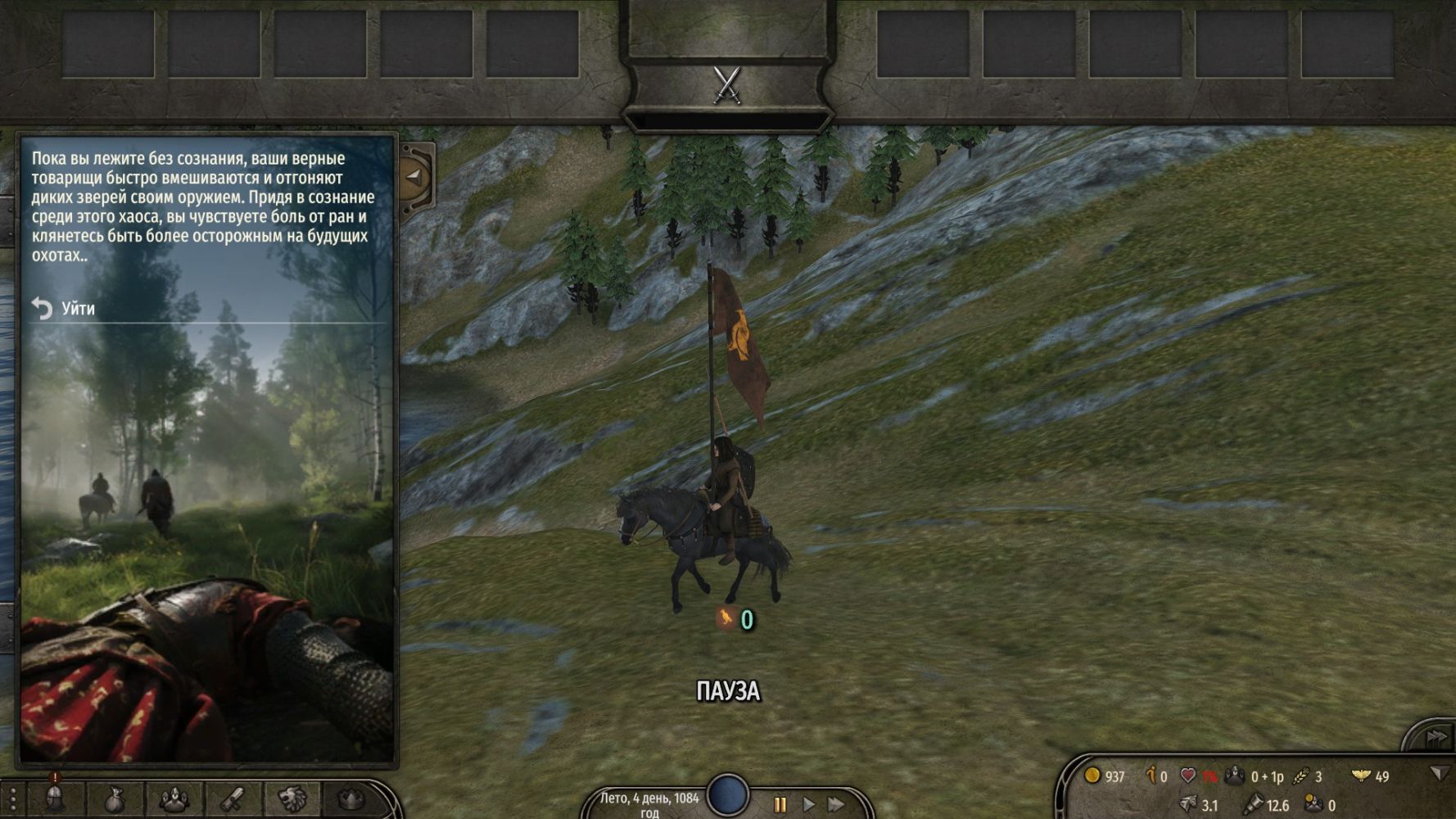Viewport: 1456px width, 819px height.
Task: Open the character screen via helmet icon
Action: click(x=55, y=799)
